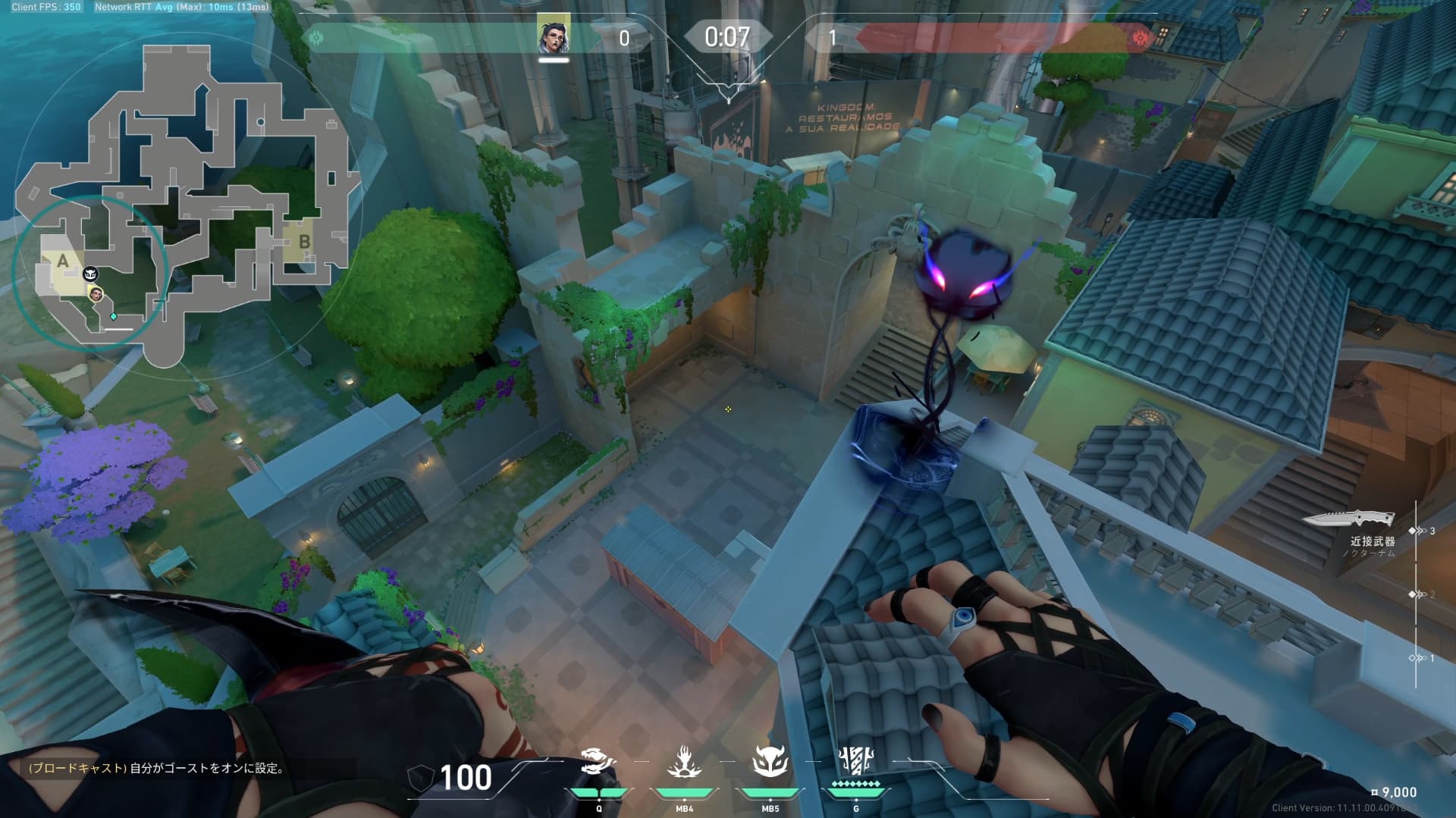Select the A site marker on minimap
The width and height of the screenshot is (1456, 818).
pos(63,262)
